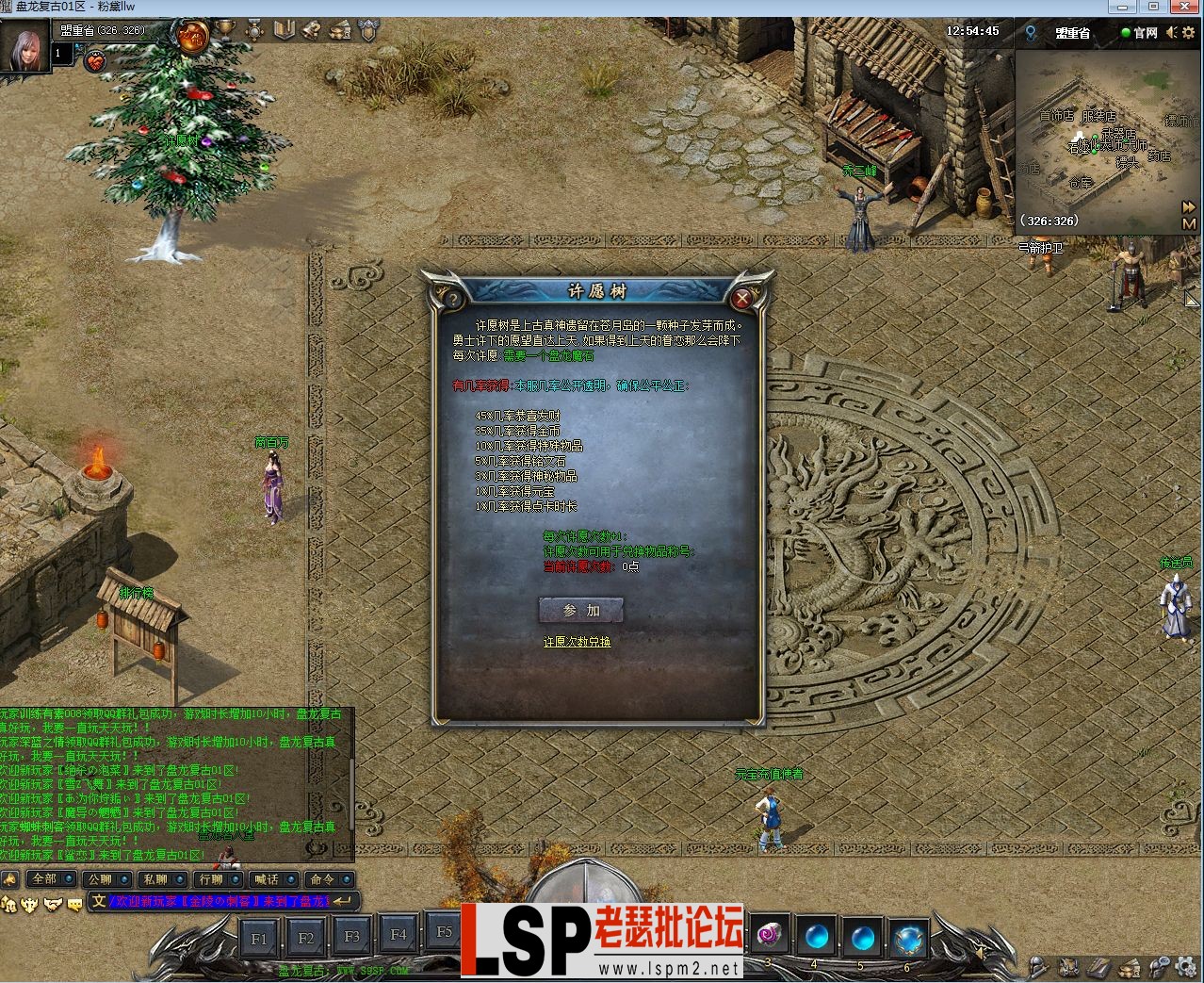Select the 行聊 guild chat channel

[x=212, y=878]
